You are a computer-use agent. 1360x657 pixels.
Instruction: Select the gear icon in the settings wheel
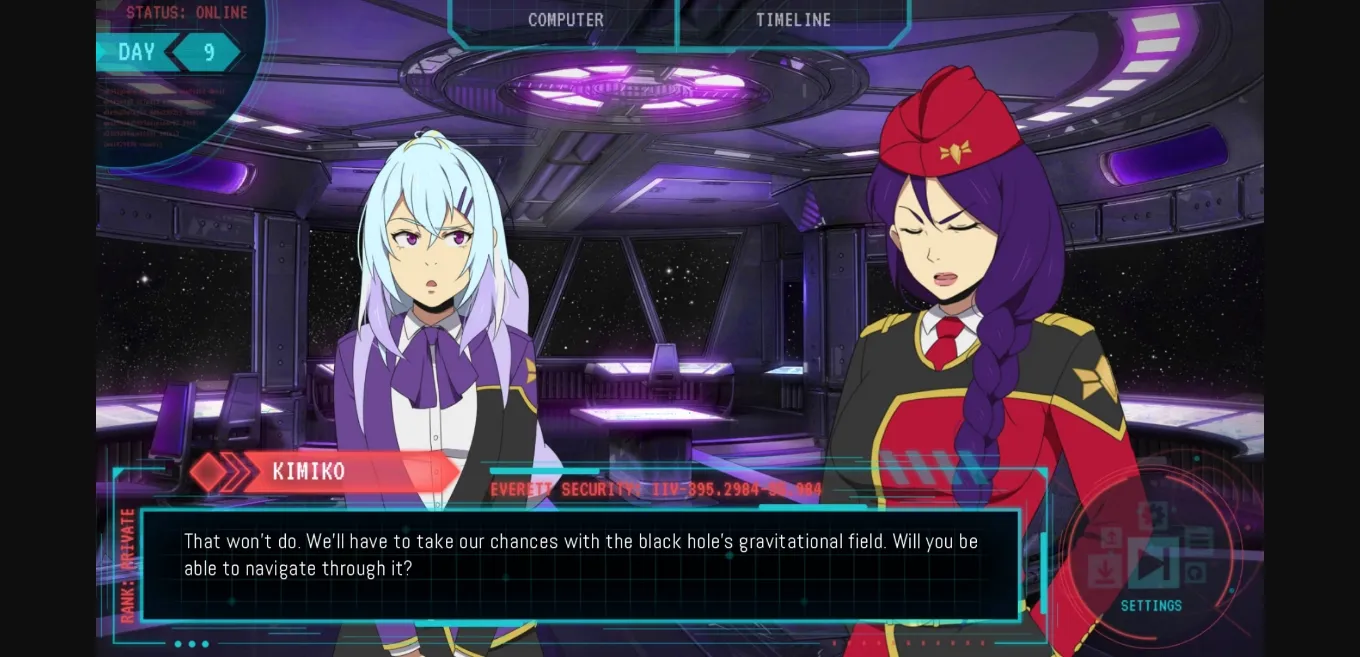tap(1152, 516)
